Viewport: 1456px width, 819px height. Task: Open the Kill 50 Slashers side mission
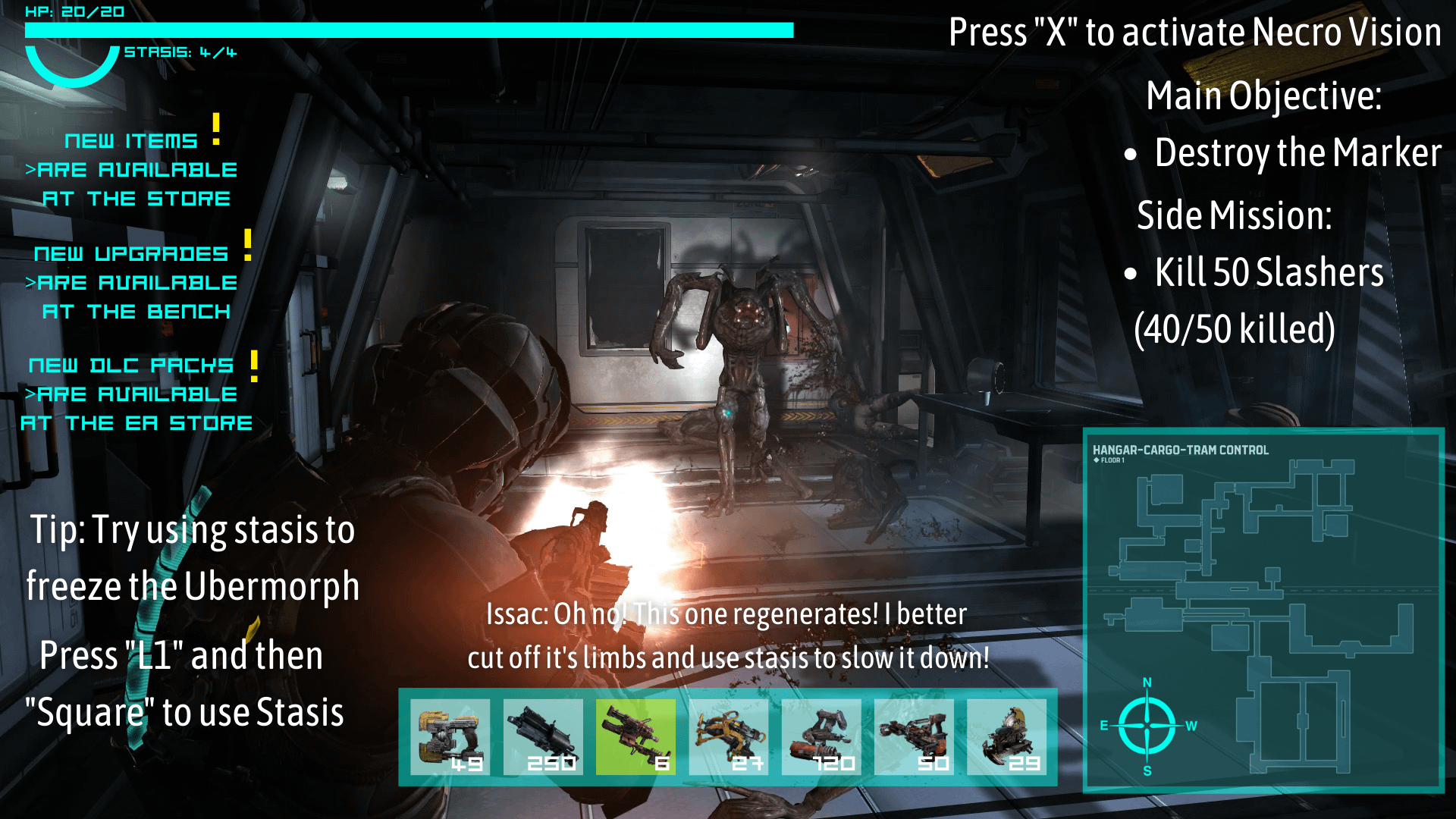tap(1268, 273)
